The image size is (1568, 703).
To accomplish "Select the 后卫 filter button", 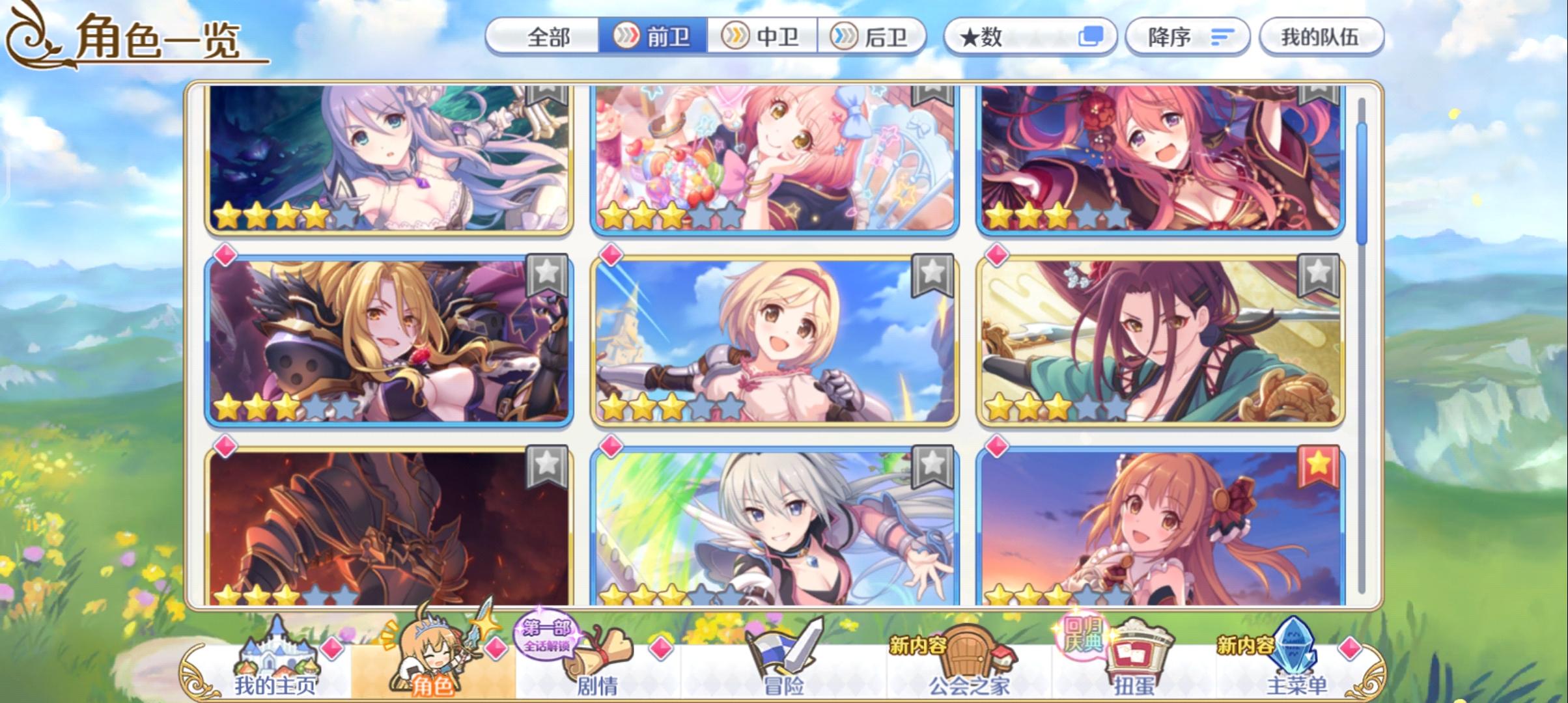I will [x=873, y=37].
